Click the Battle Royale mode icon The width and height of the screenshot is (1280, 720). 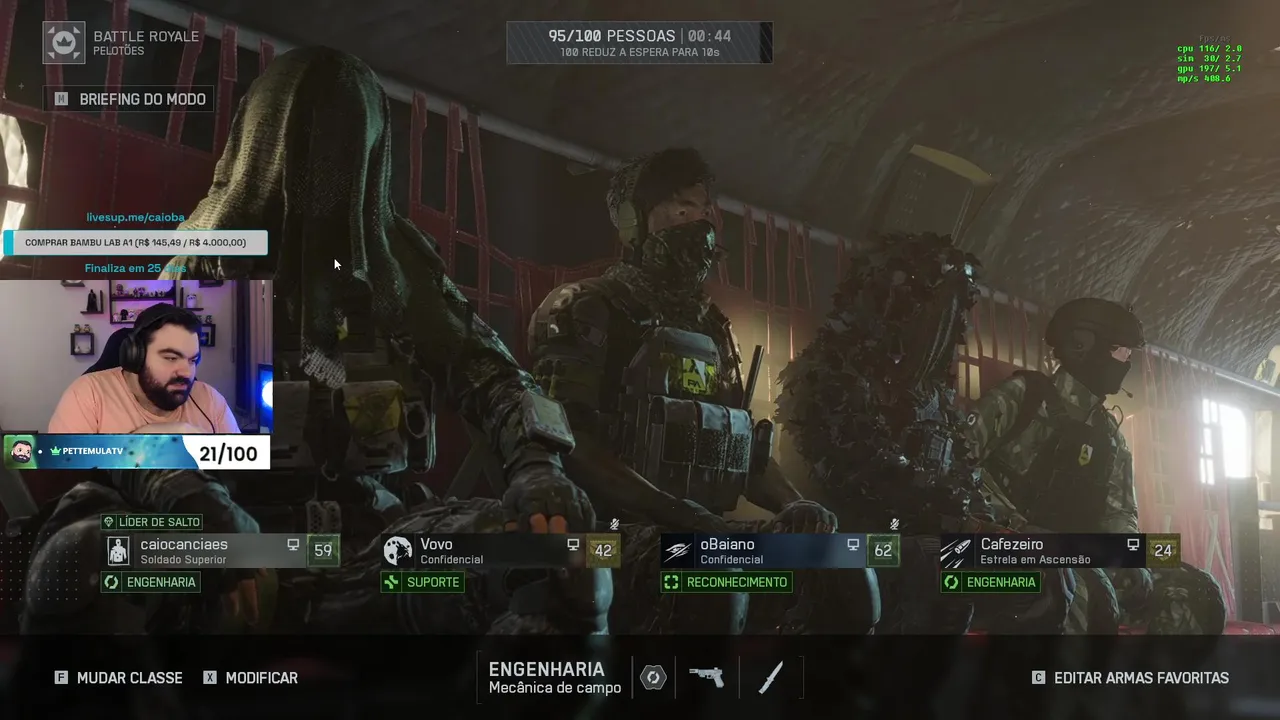point(64,43)
